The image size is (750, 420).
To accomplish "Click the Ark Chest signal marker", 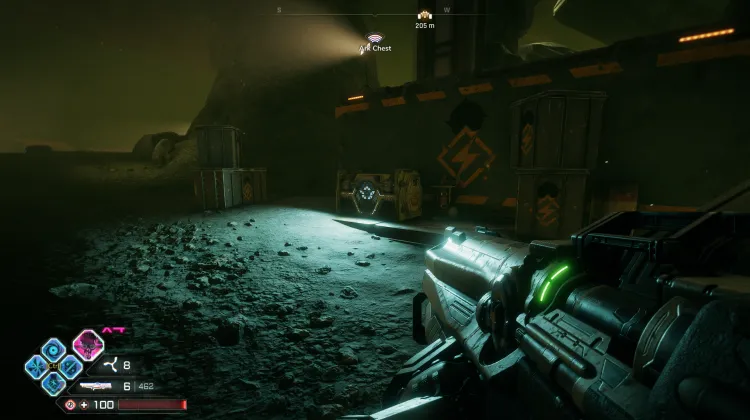I will [x=376, y=39].
